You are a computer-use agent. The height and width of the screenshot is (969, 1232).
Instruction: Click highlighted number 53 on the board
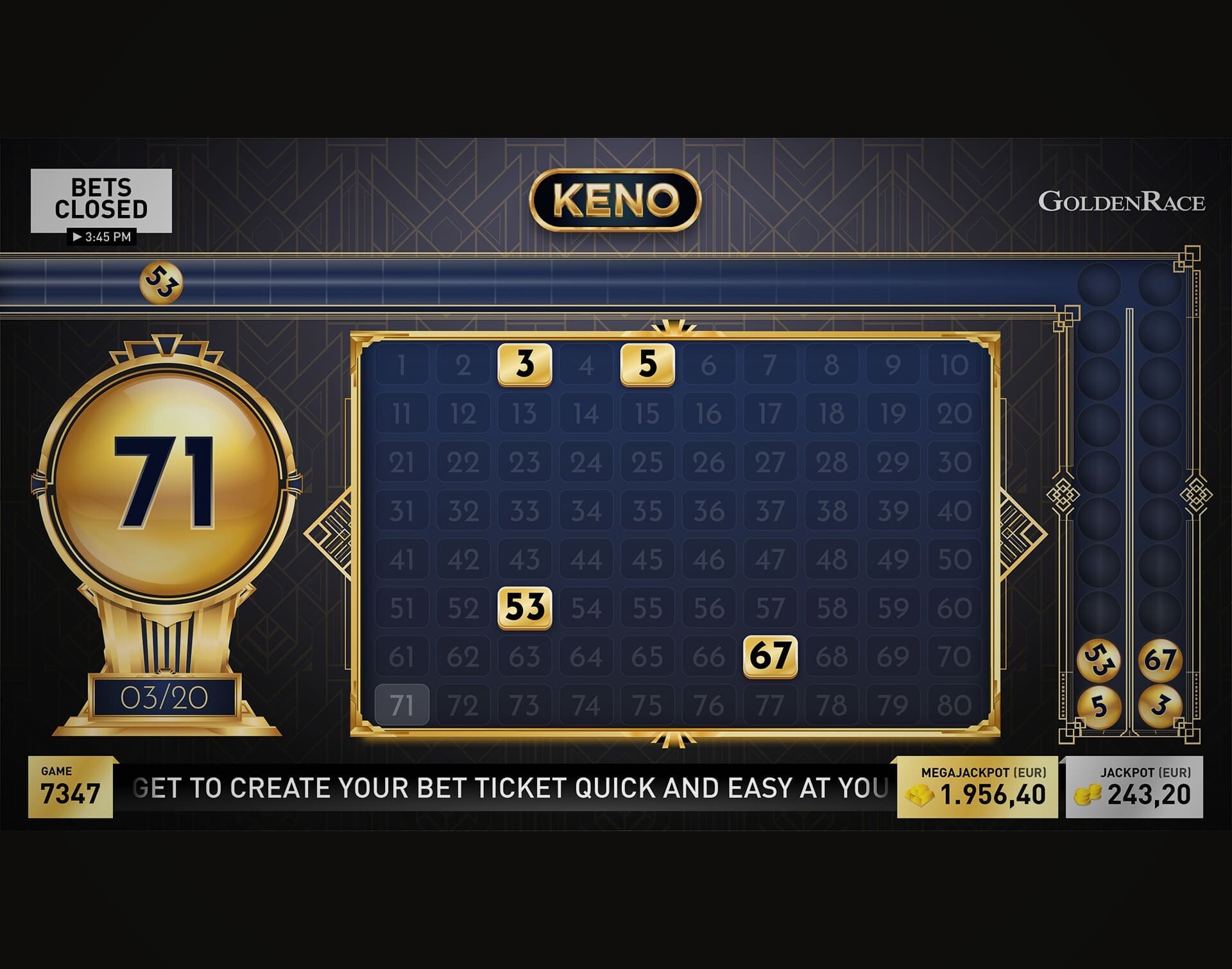[x=525, y=606]
